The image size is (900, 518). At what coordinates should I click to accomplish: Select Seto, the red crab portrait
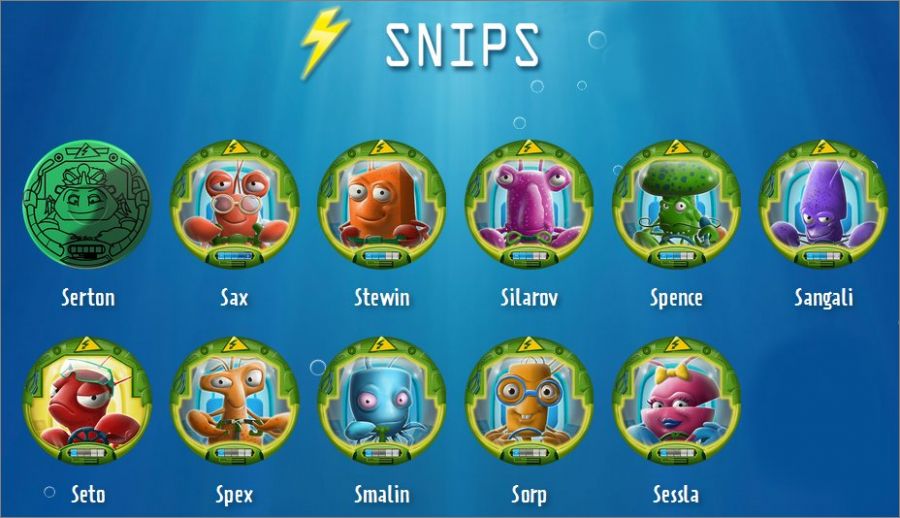coord(87,401)
